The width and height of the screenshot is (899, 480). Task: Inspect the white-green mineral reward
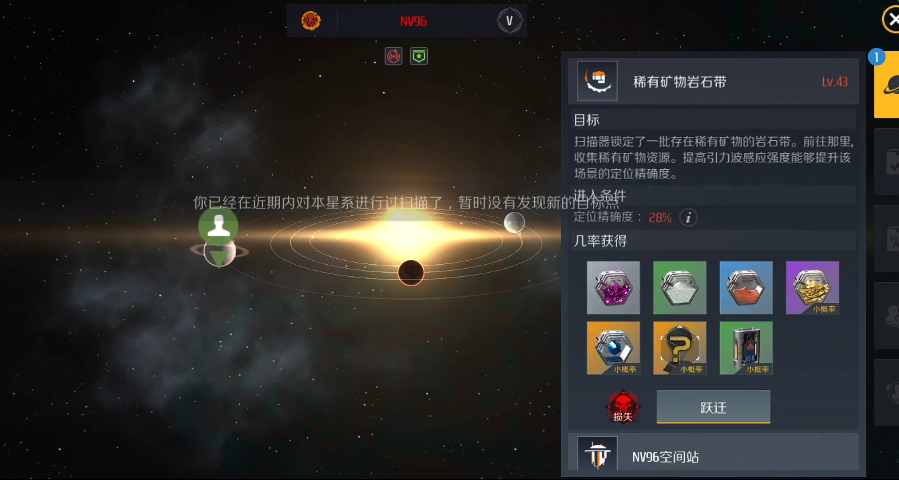point(680,287)
